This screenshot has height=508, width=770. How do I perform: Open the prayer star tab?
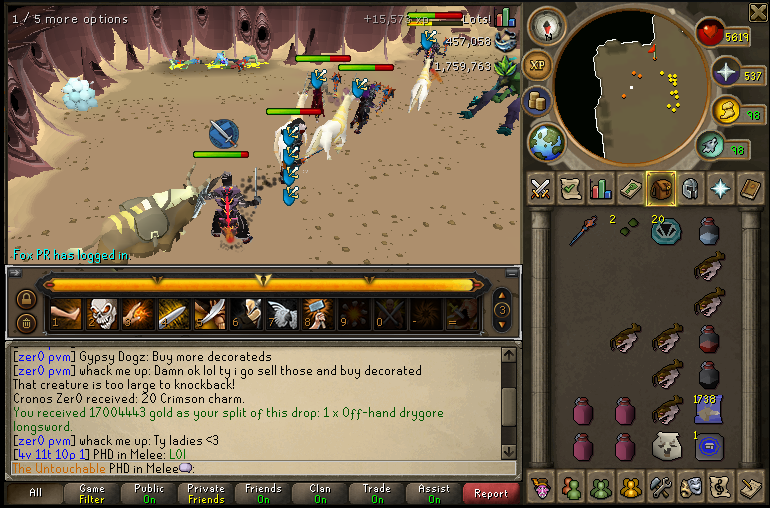[x=720, y=188]
